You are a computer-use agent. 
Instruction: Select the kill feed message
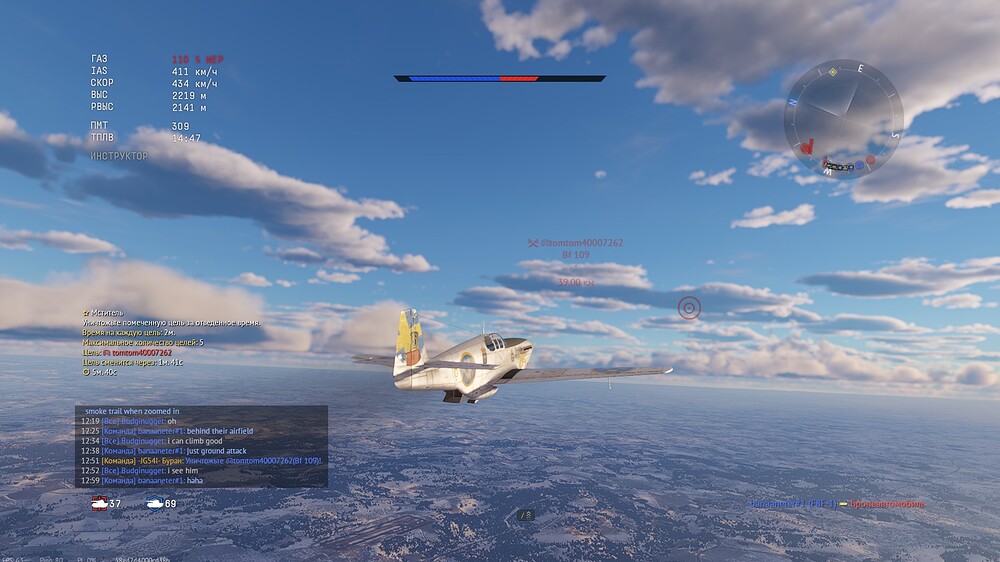pos(836,504)
